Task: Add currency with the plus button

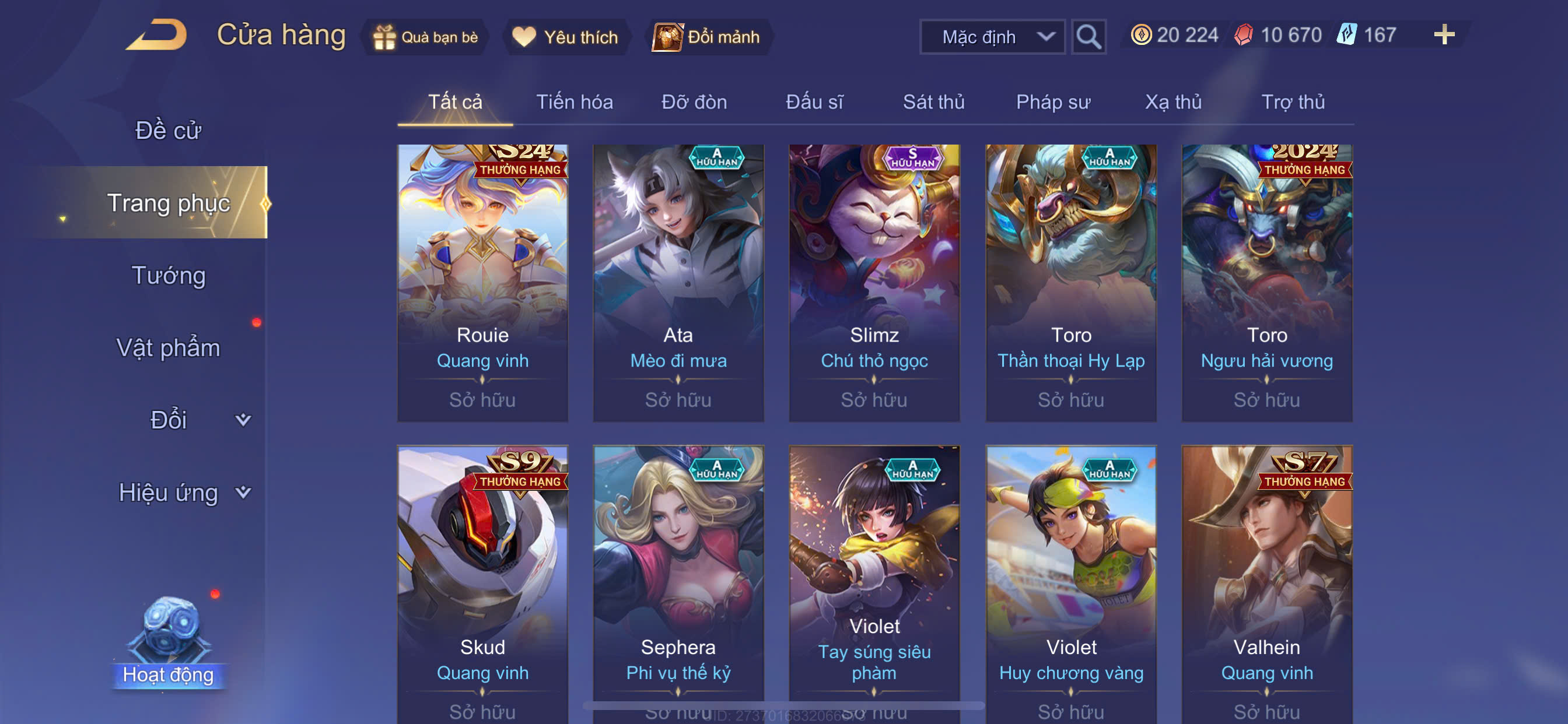Action: point(1443,34)
